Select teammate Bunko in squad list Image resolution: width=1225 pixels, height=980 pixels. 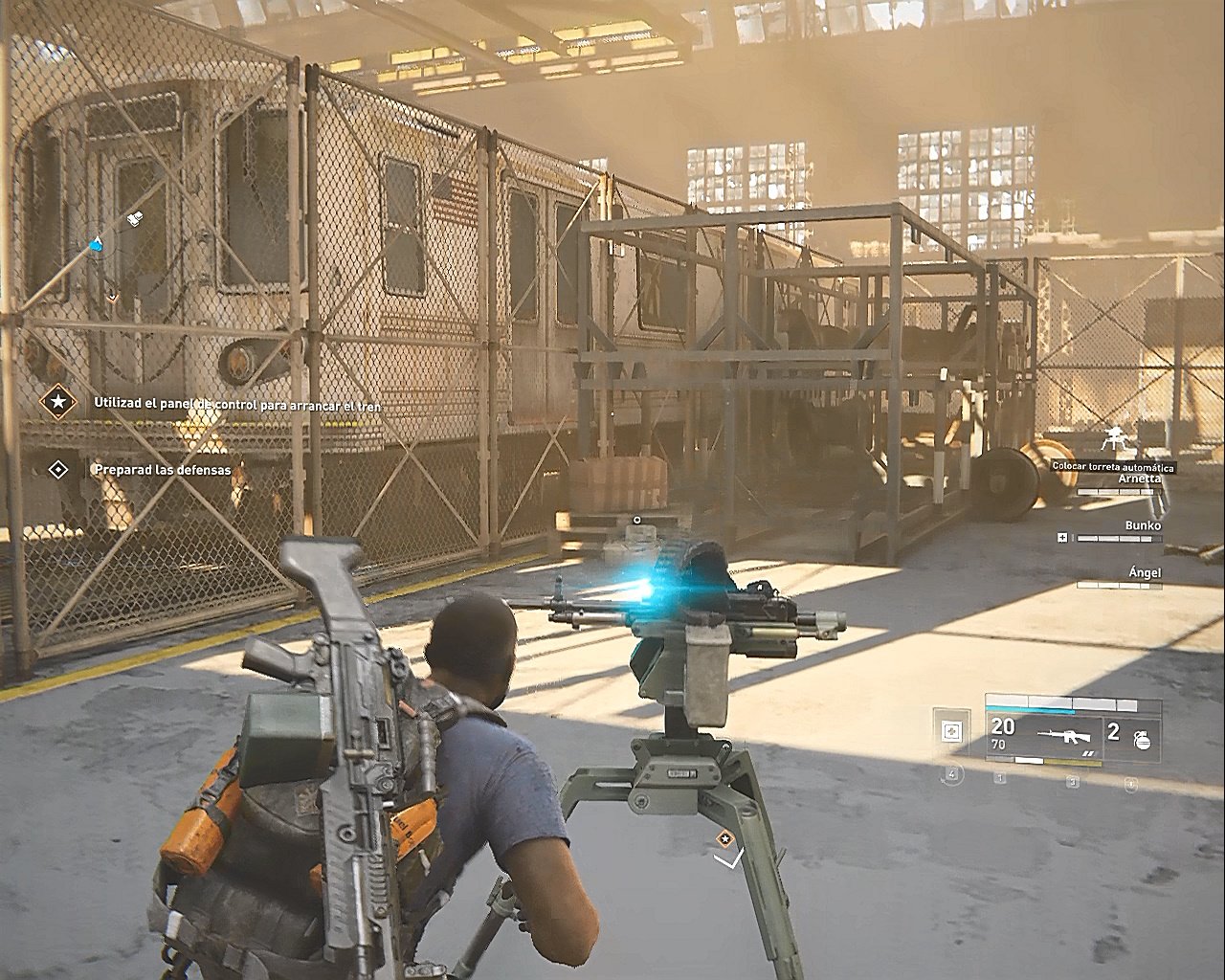tap(1143, 525)
